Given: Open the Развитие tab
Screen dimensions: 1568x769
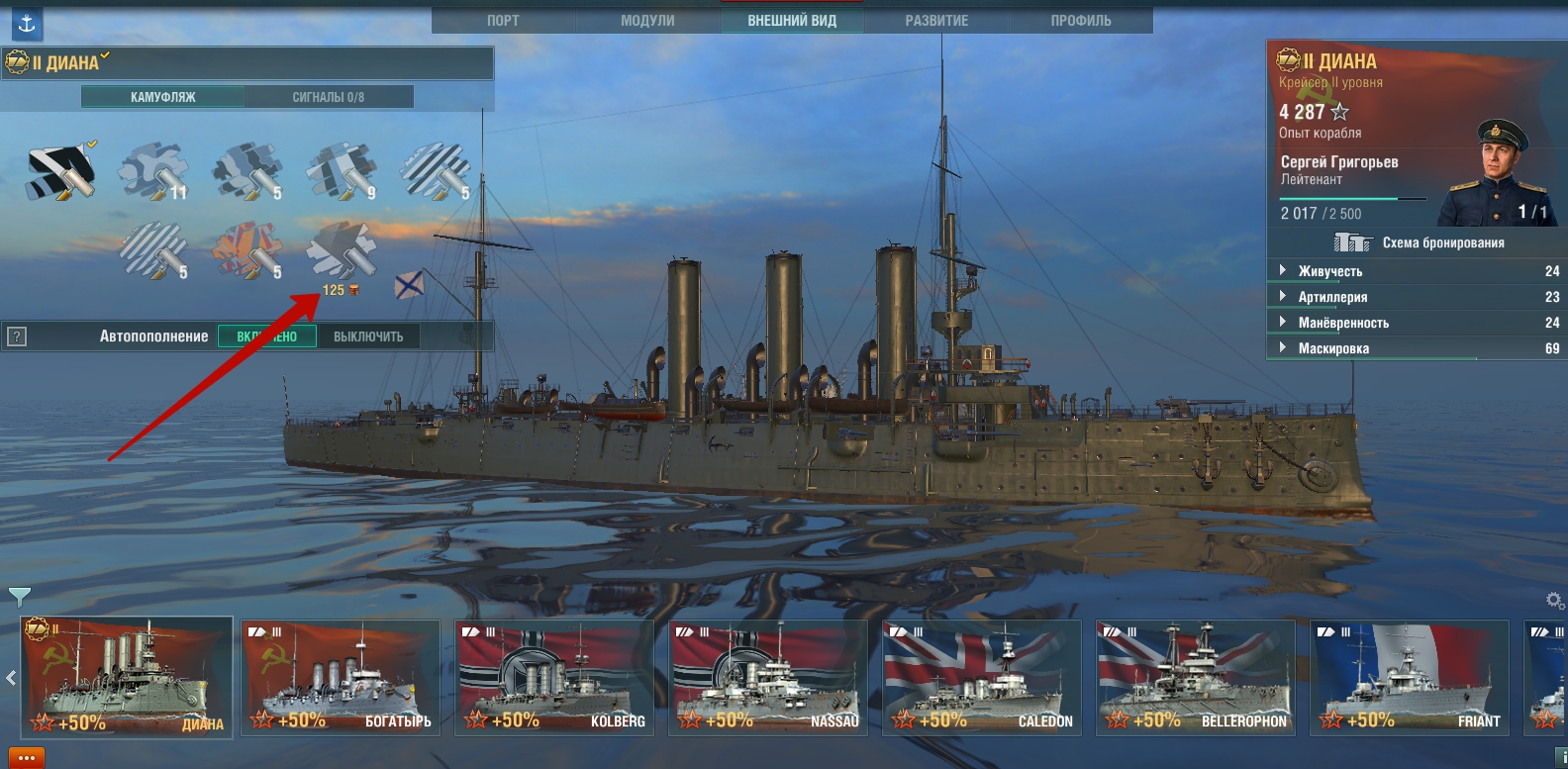Looking at the screenshot, I should pyautogui.click(x=936, y=20).
